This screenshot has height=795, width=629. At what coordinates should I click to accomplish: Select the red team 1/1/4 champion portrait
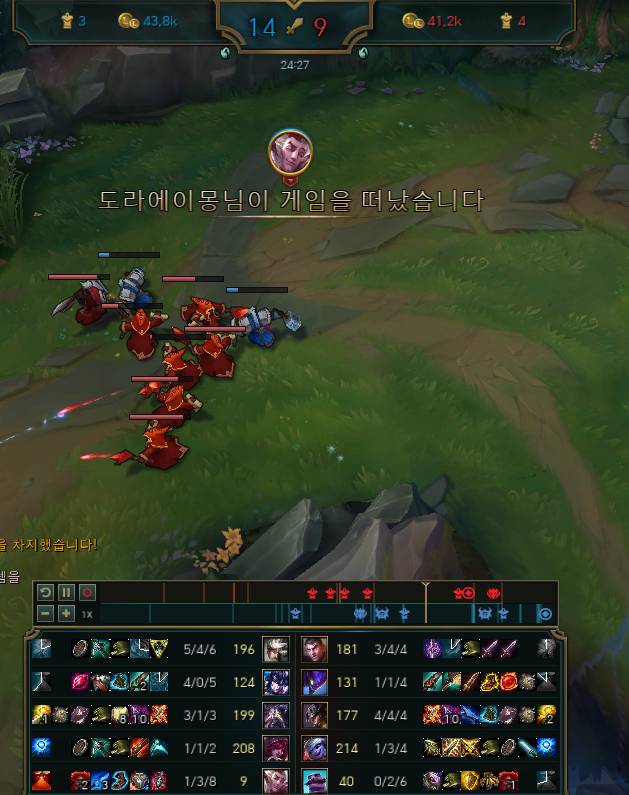coord(315,682)
